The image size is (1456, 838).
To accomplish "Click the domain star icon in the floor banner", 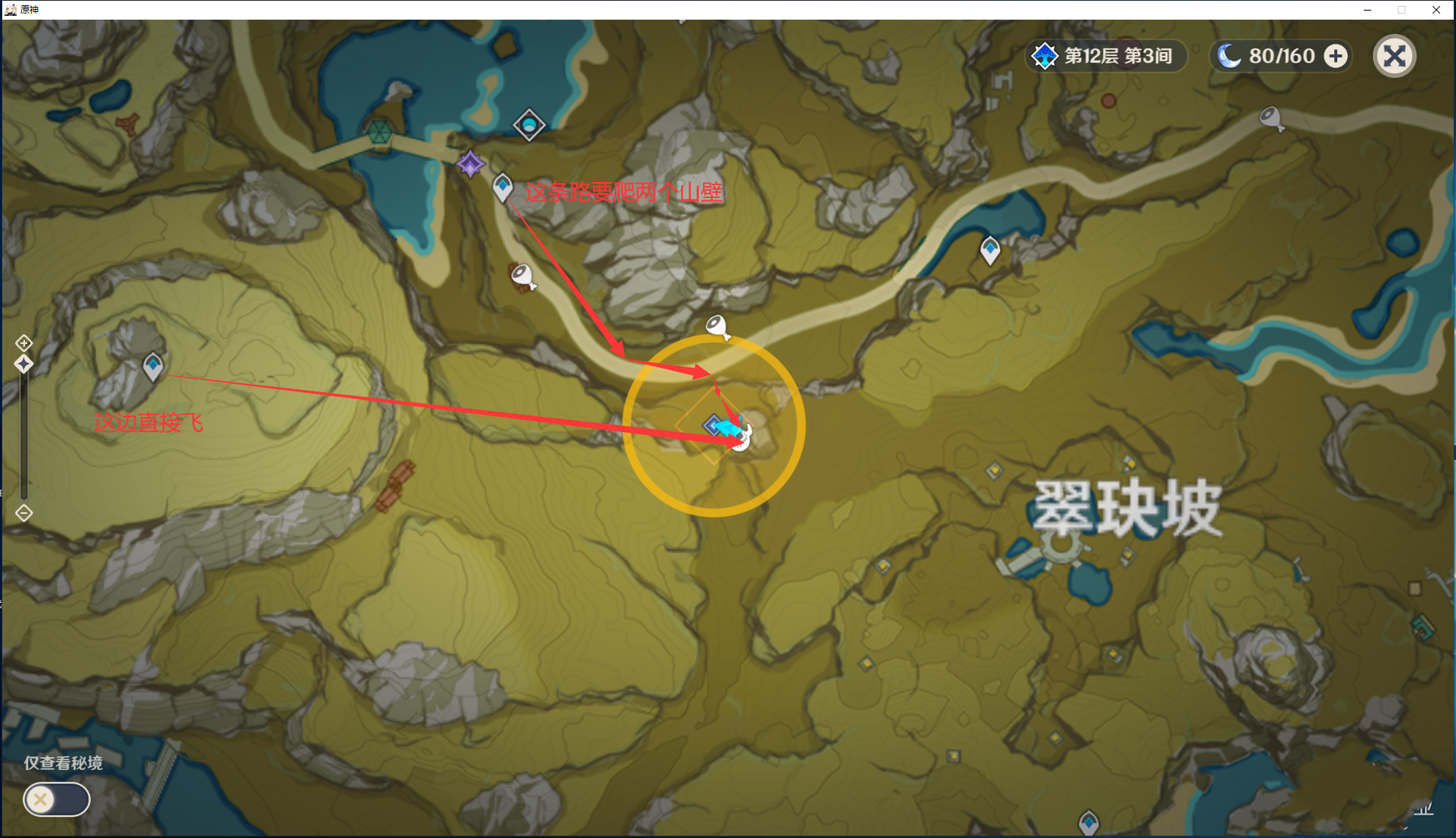I will (1045, 55).
